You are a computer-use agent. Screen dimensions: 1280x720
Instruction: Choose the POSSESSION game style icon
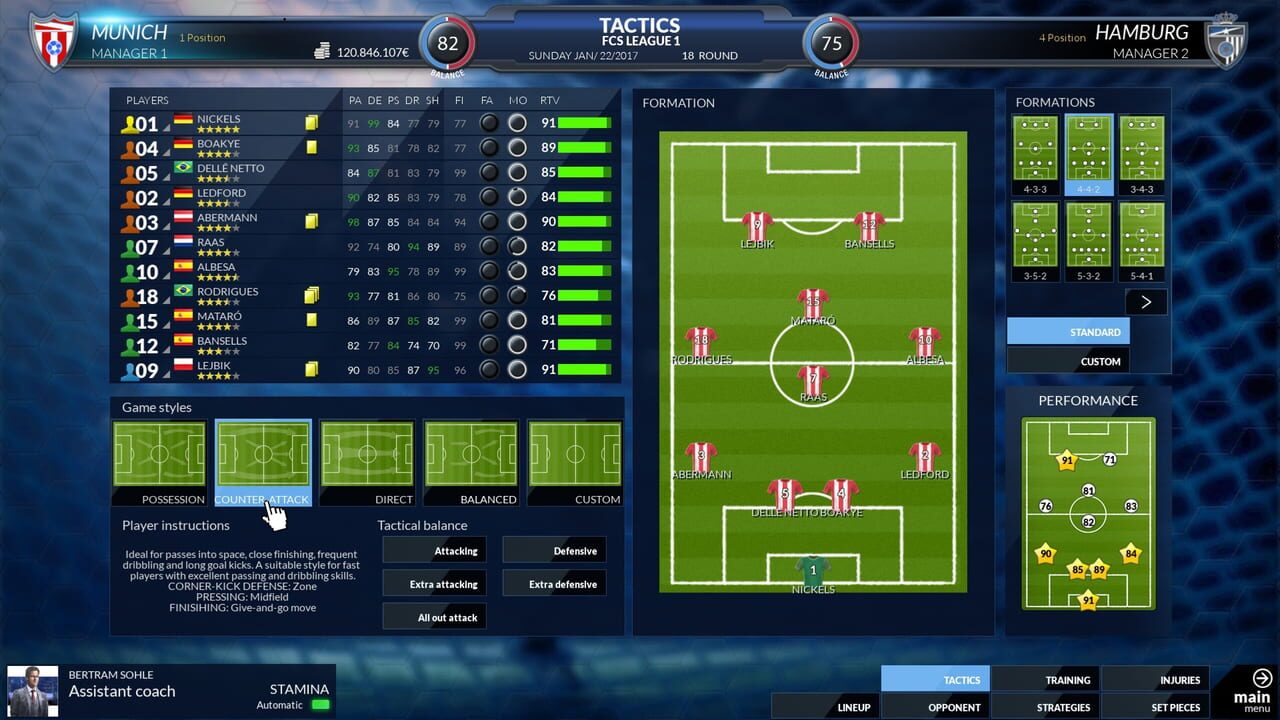pyautogui.click(x=158, y=455)
